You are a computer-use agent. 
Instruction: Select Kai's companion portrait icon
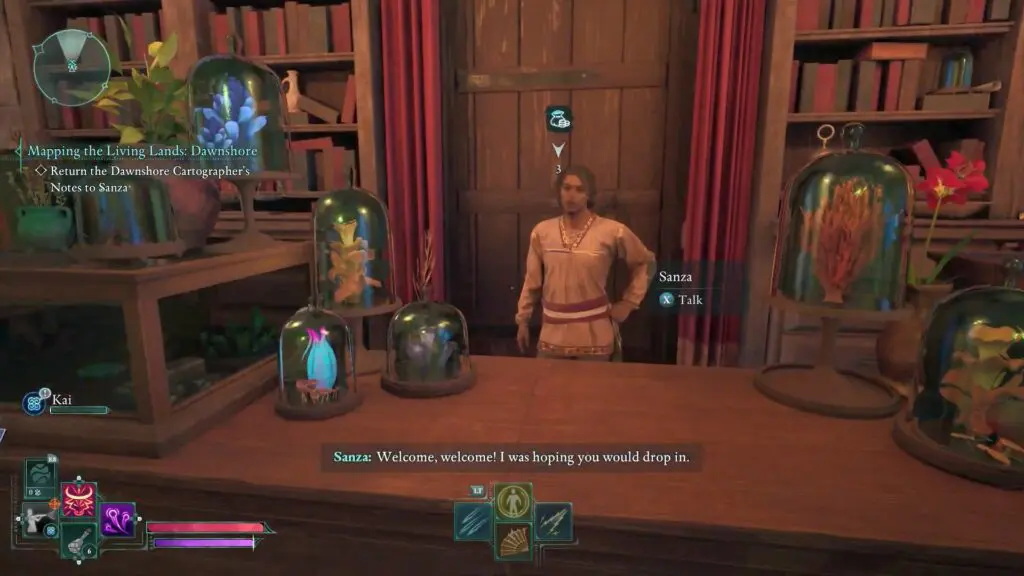click(35, 403)
